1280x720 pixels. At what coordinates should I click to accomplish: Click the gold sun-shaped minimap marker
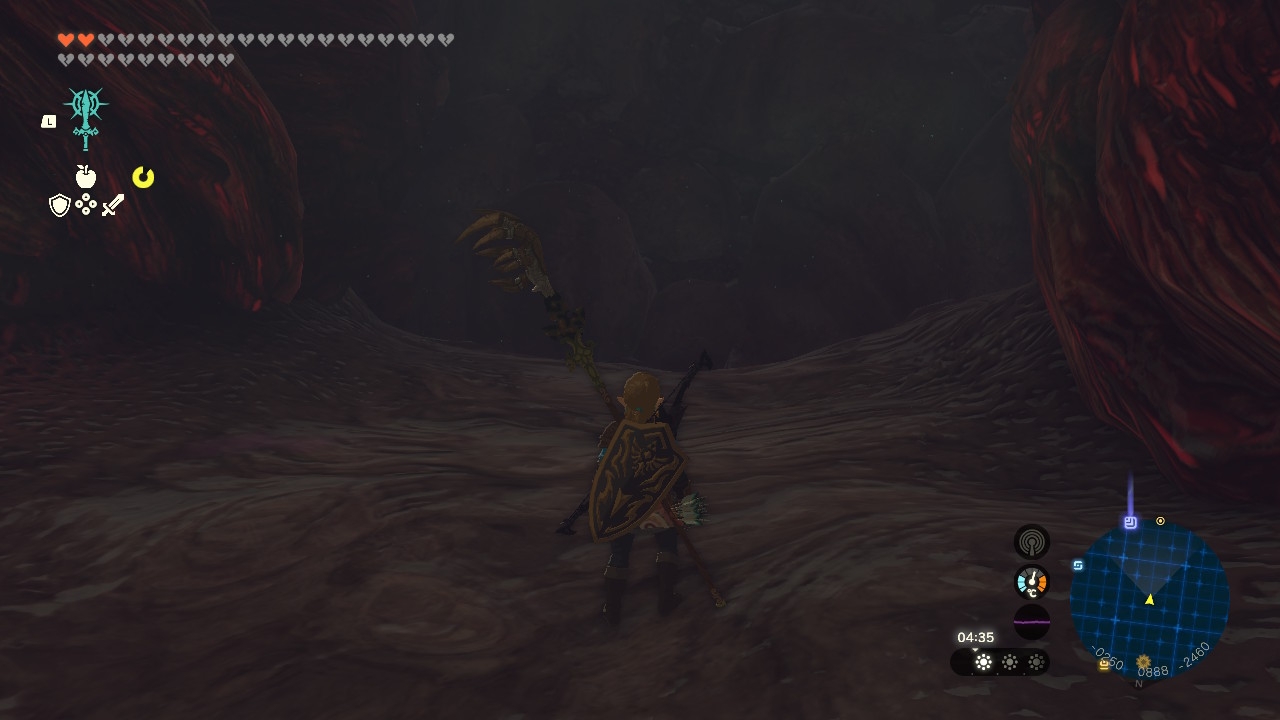tap(1143, 661)
